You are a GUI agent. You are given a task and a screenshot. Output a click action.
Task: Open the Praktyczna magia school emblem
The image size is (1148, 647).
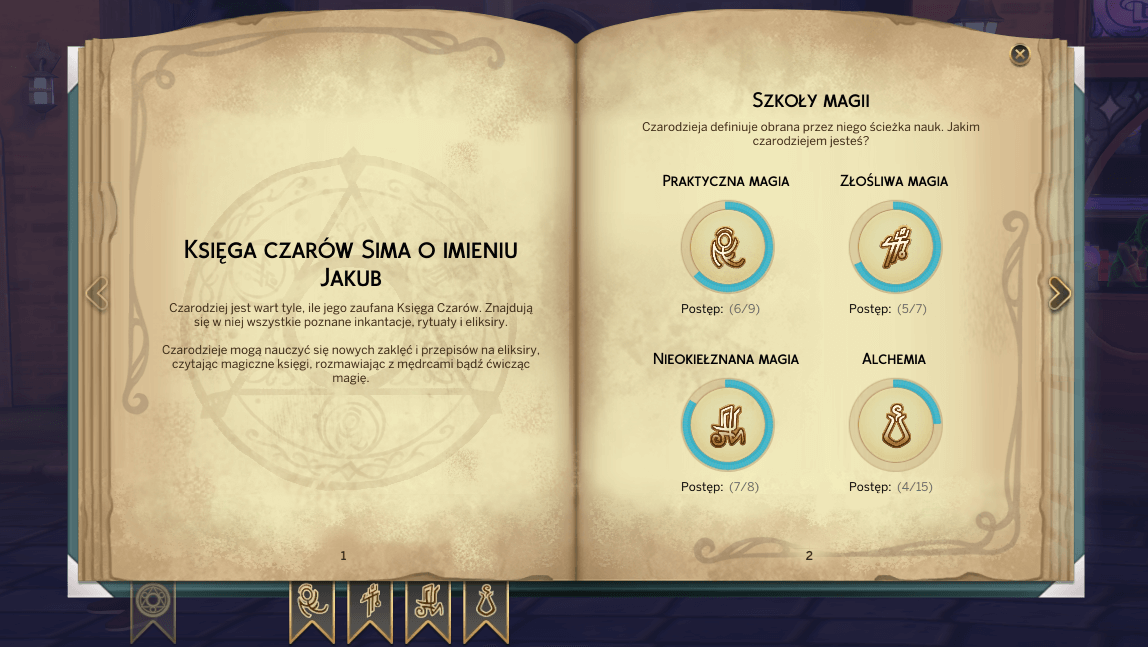click(x=727, y=247)
